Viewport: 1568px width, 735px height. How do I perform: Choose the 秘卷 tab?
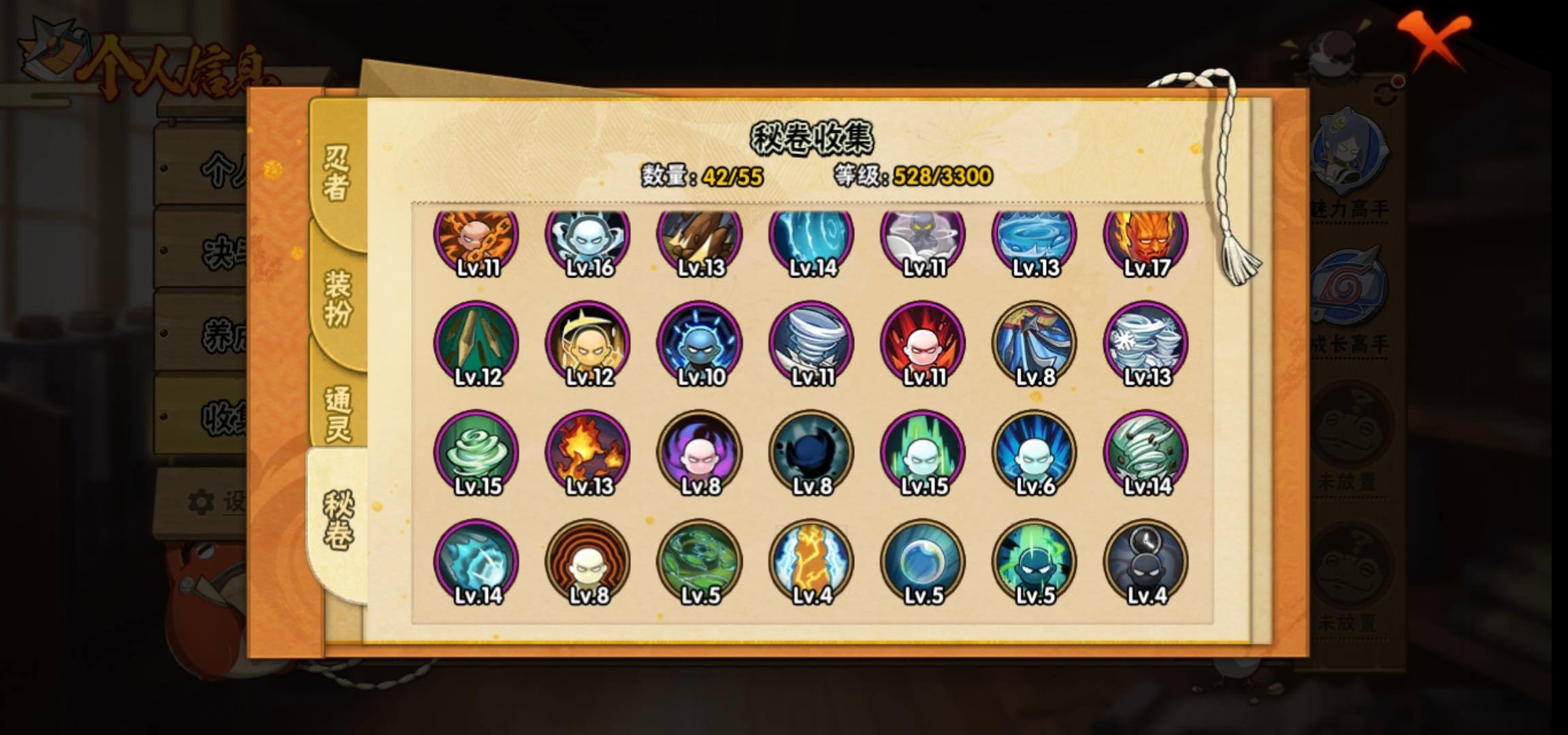pos(338,521)
